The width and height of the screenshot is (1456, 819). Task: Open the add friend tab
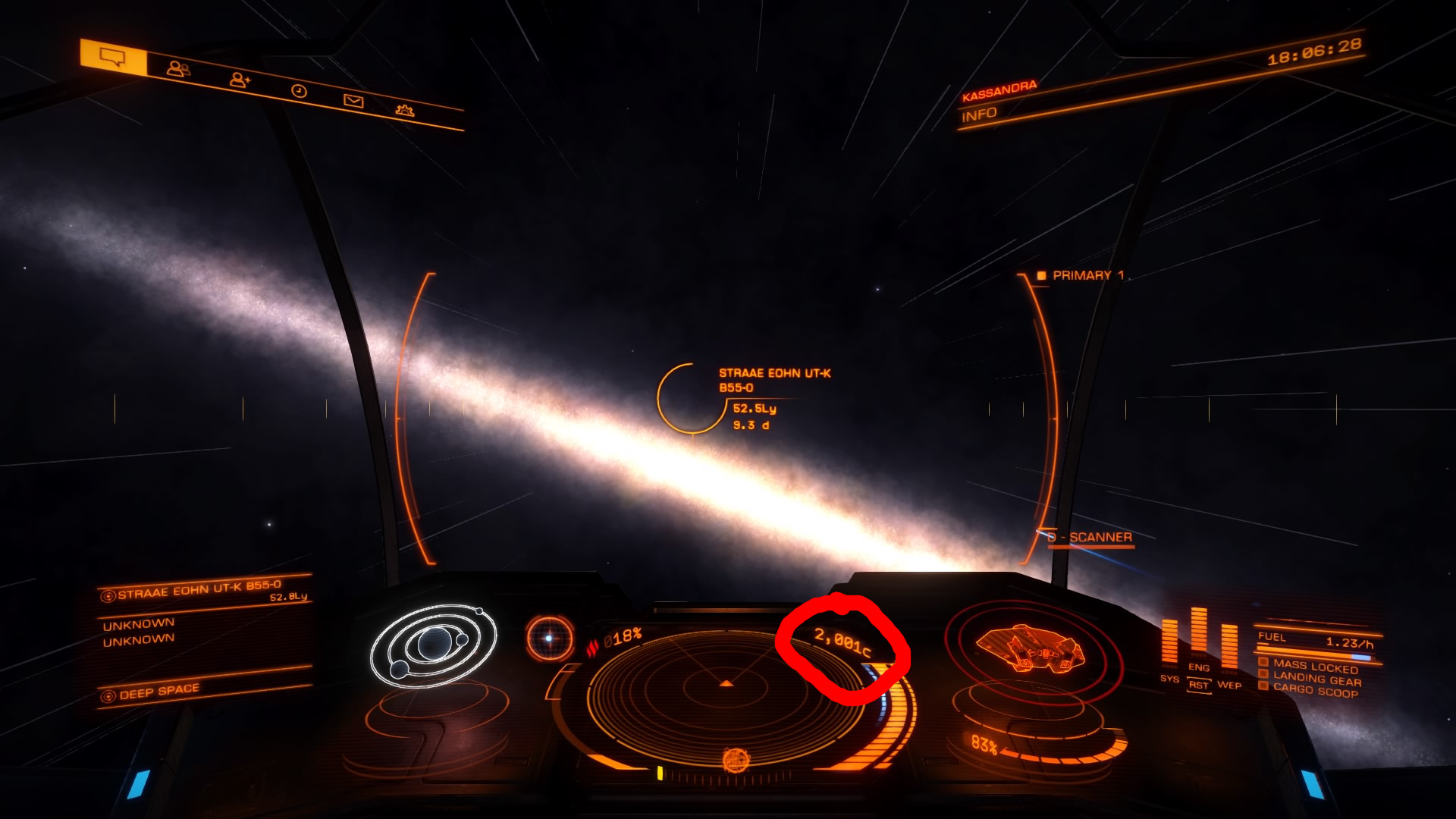point(240,80)
